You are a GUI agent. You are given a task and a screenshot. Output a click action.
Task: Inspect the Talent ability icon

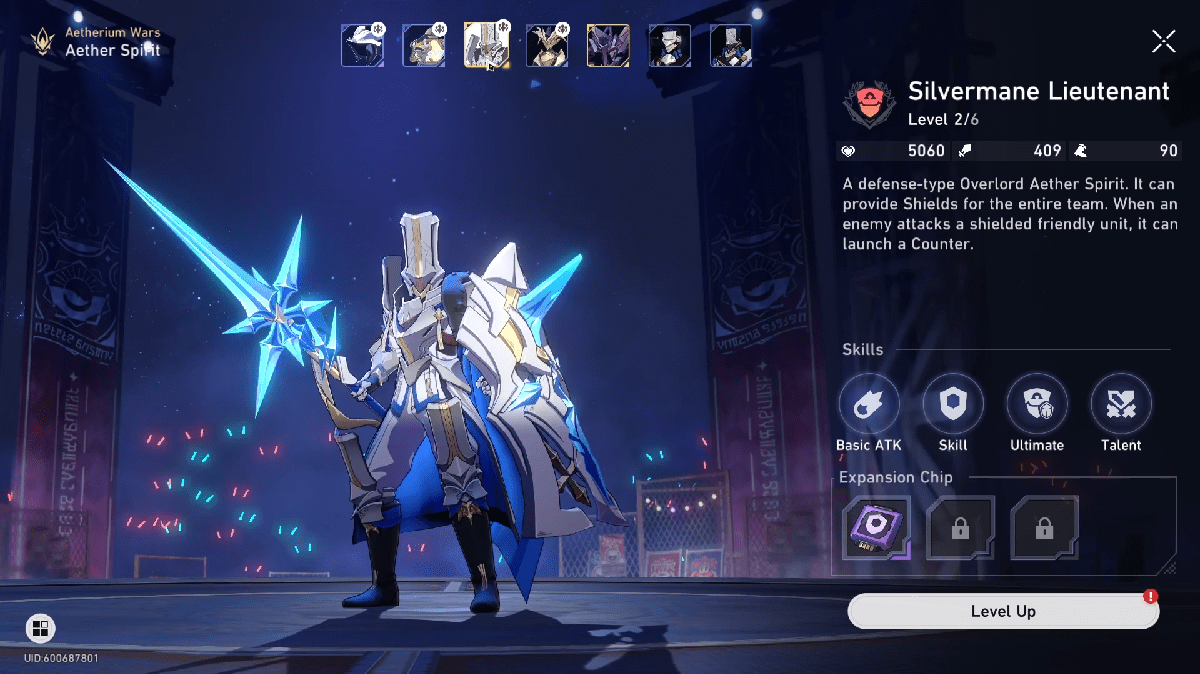coord(1121,404)
